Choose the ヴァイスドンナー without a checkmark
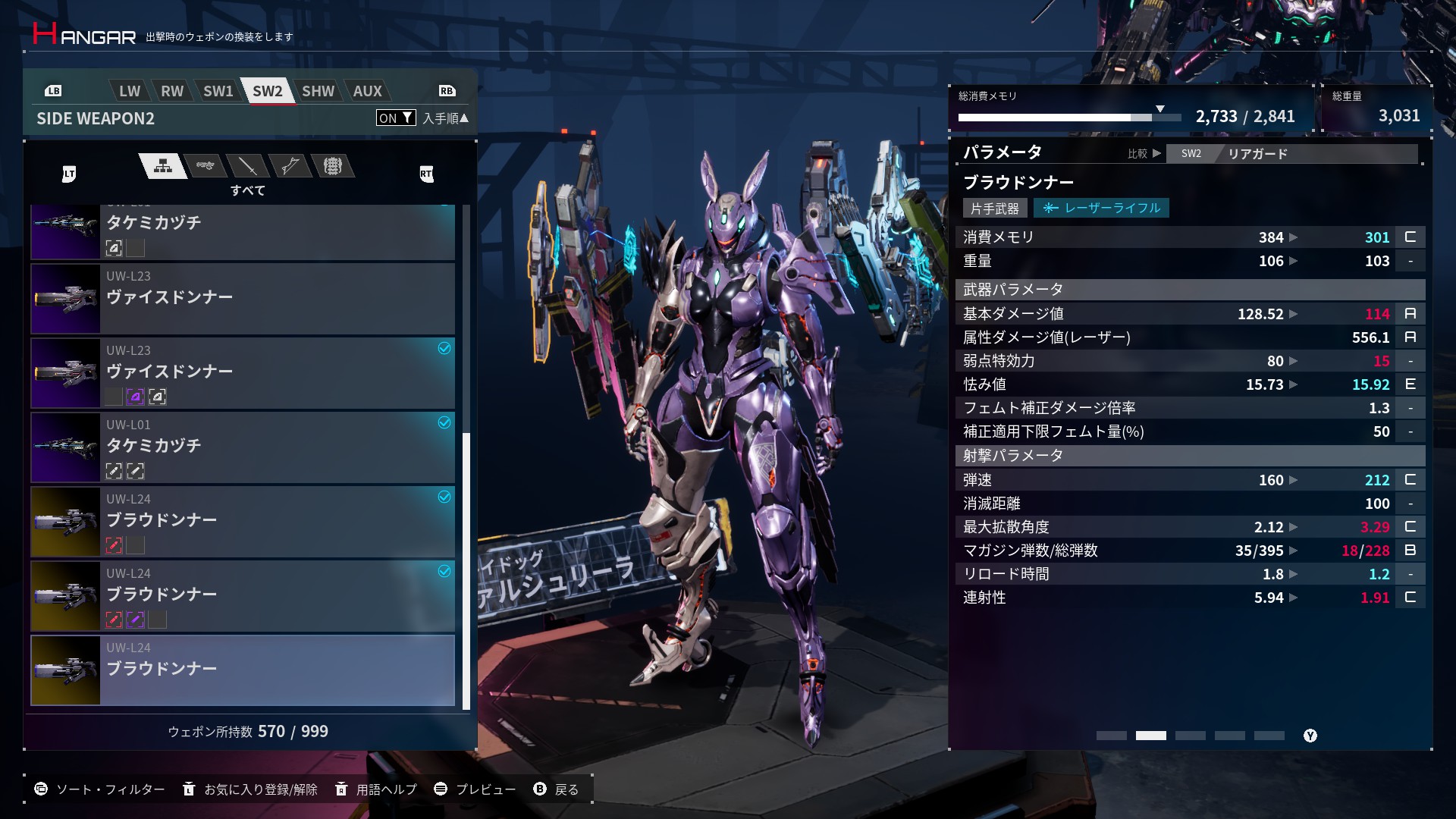The width and height of the screenshot is (1456, 819). tap(243, 299)
